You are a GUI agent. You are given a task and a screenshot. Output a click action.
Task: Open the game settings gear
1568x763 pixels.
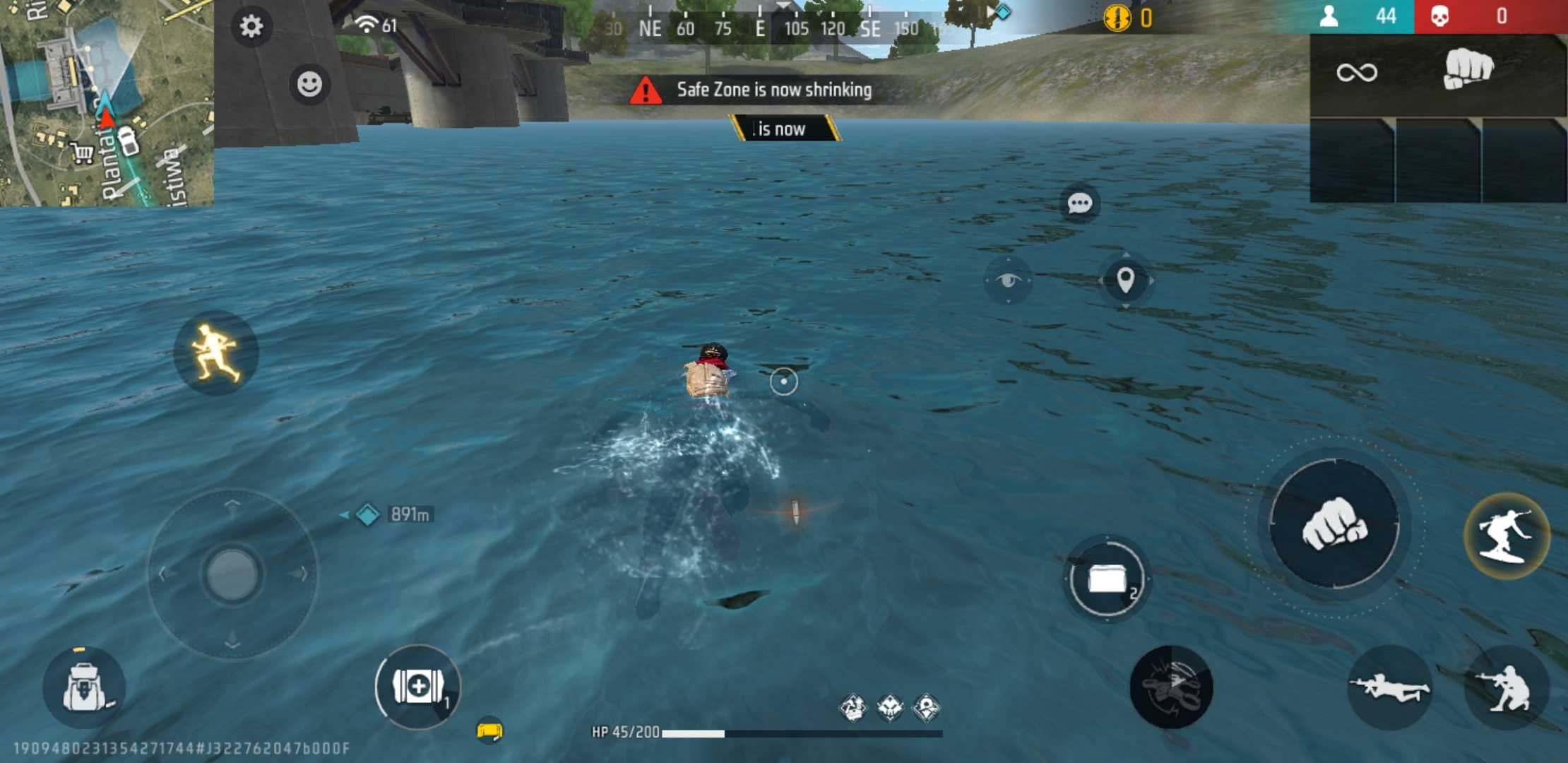tap(251, 26)
